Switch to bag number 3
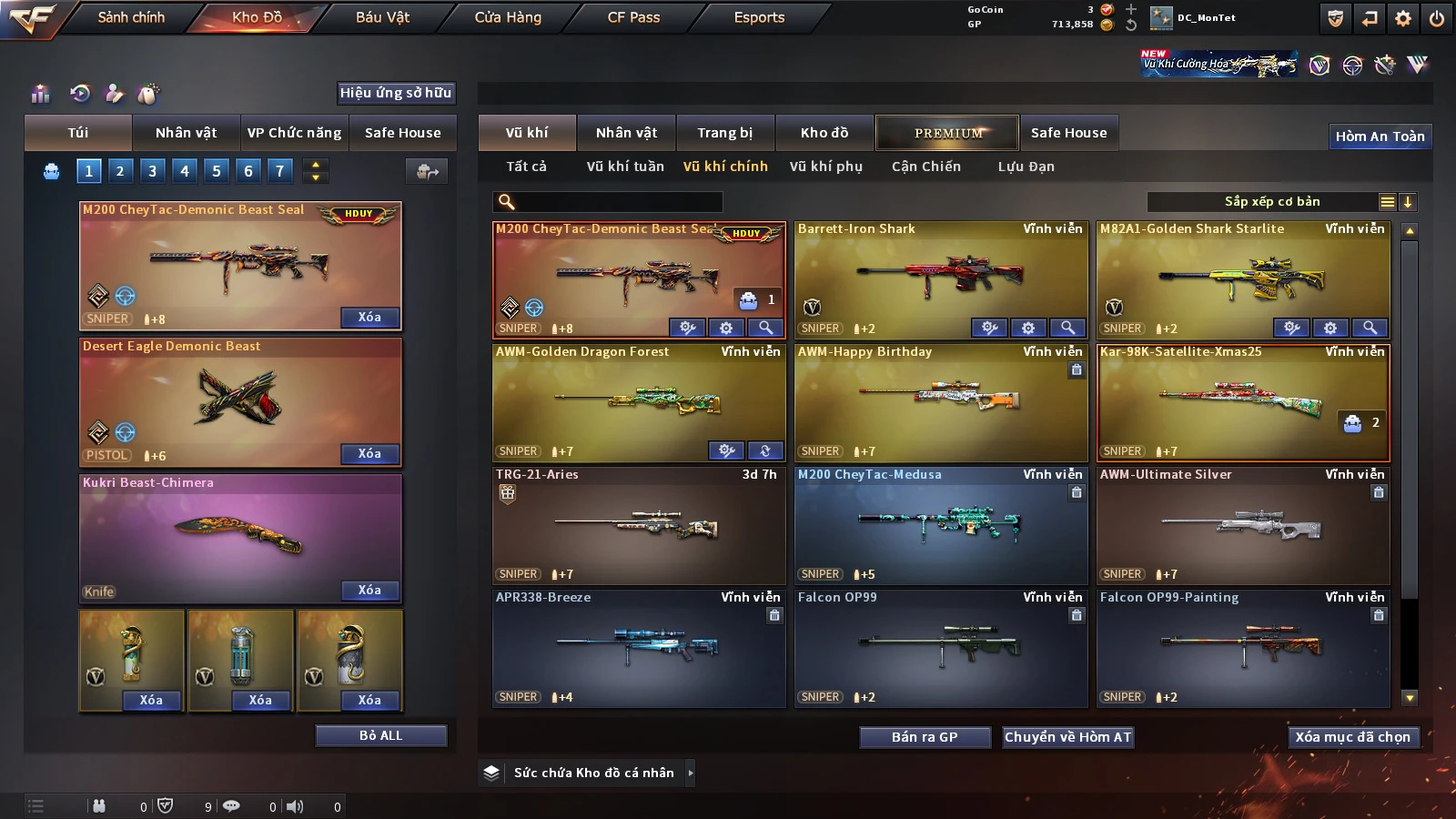Image resolution: width=1456 pixels, height=819 pixels. (152, 170)
